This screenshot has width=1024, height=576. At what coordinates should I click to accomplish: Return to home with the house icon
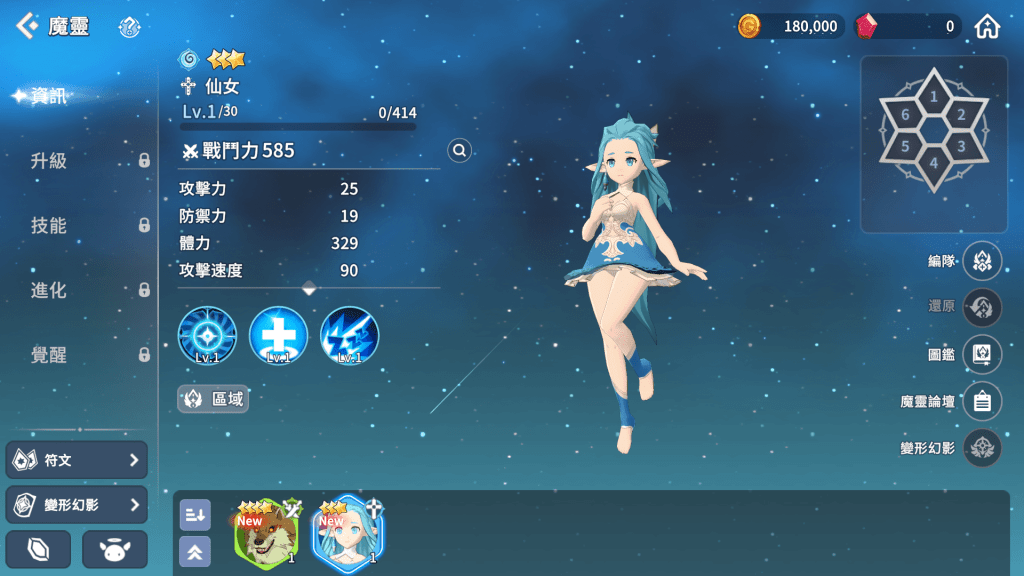[988, 27]
